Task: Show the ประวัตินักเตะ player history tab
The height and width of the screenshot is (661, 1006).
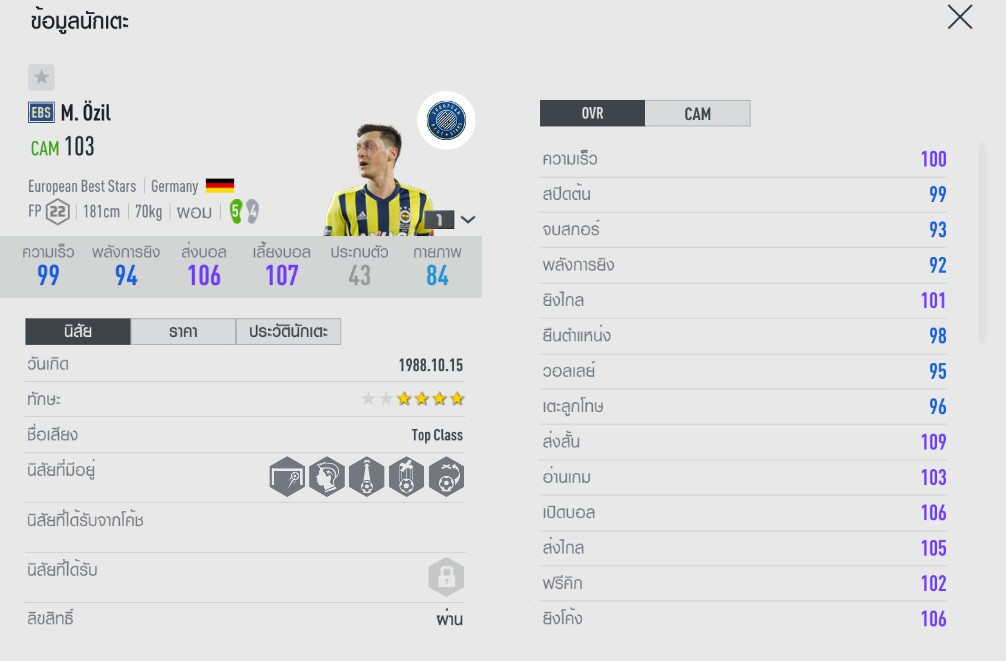Action: tap(288, 332)
